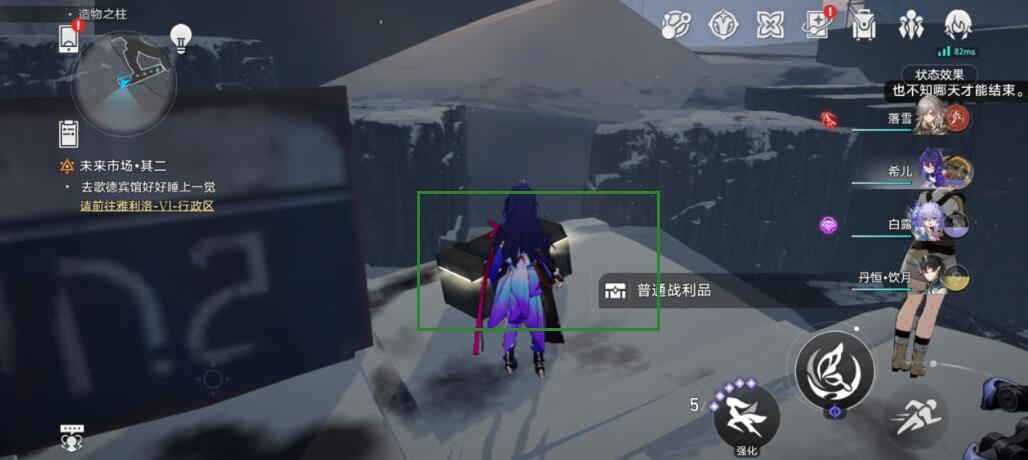
Task: Open the star-orbit warp icon
Action: [x=676, y=25]
